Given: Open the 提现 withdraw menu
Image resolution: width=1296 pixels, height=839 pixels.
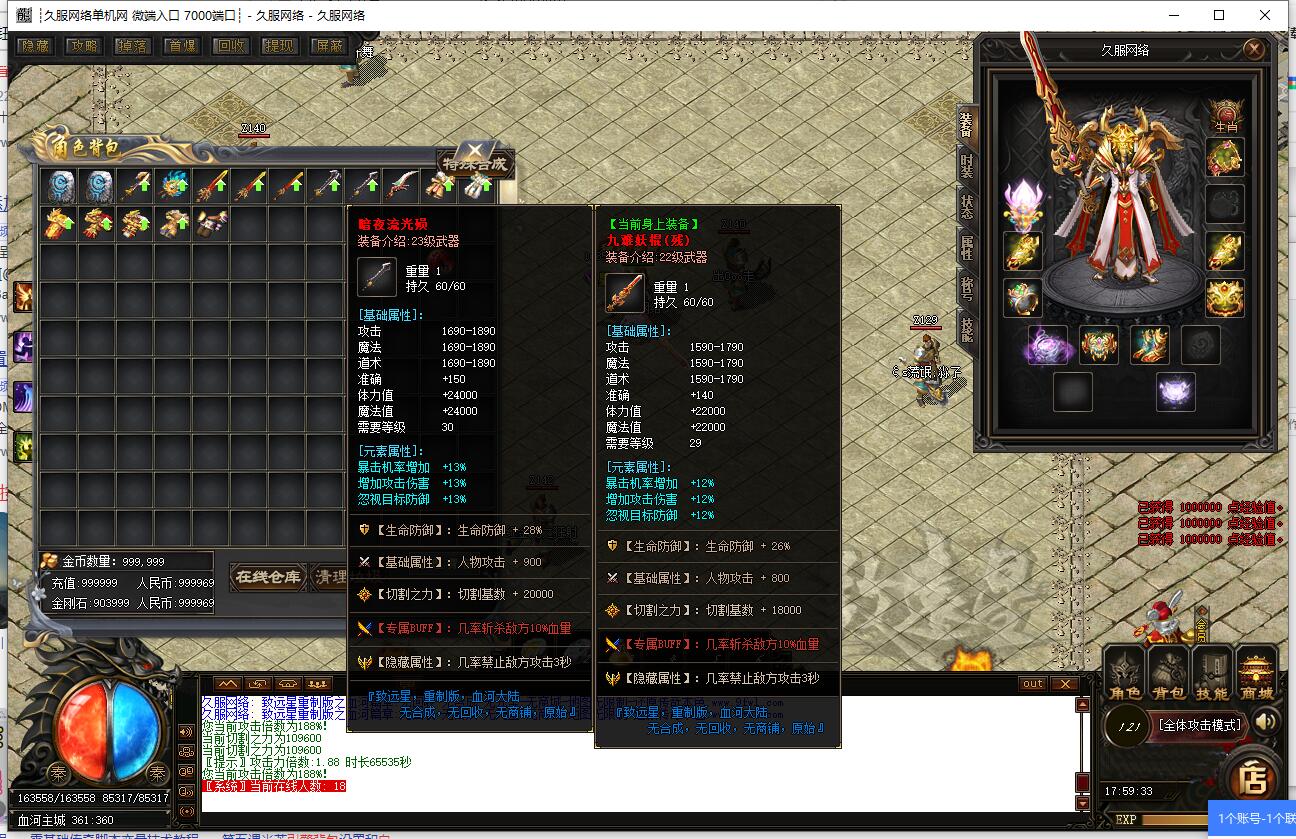Looking at the screenshot, I should 280,46.
